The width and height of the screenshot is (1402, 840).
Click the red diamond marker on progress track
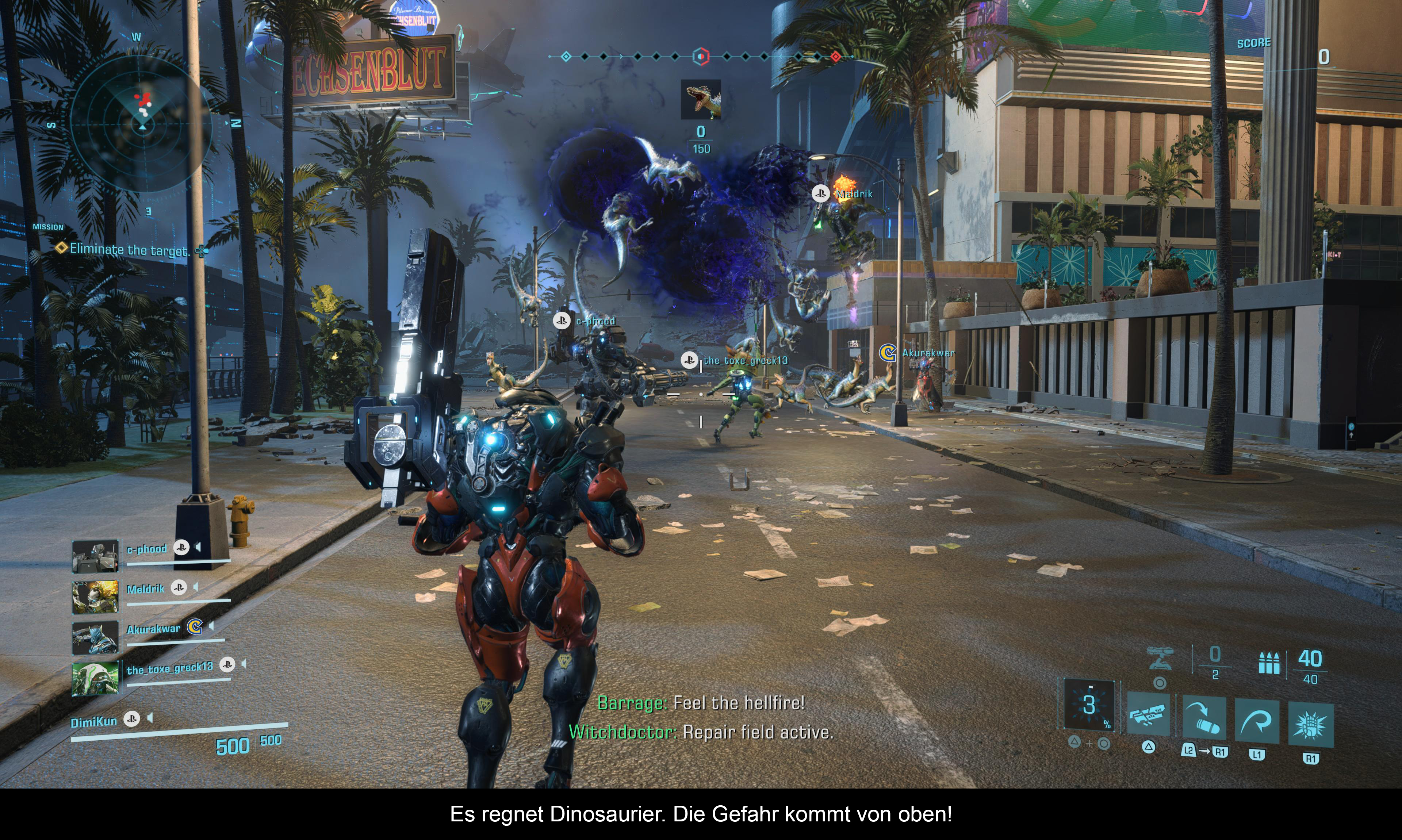835,57
